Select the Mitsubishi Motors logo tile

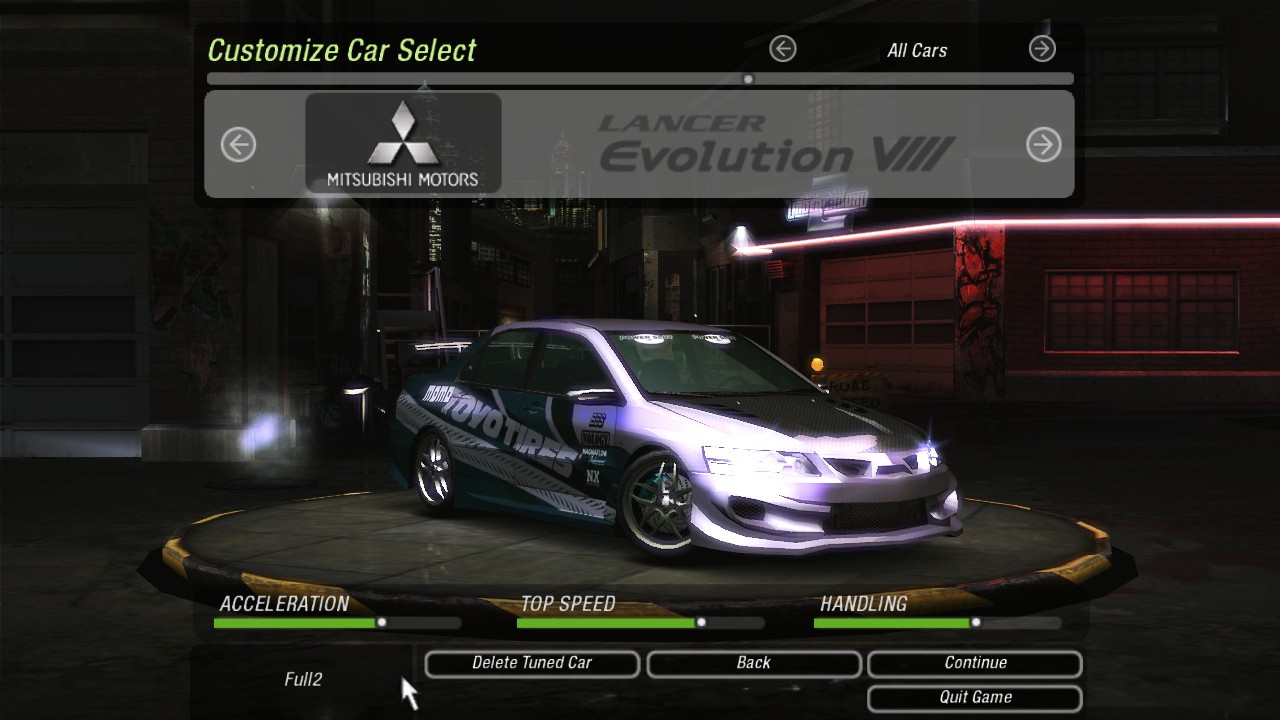coord(403,144)
